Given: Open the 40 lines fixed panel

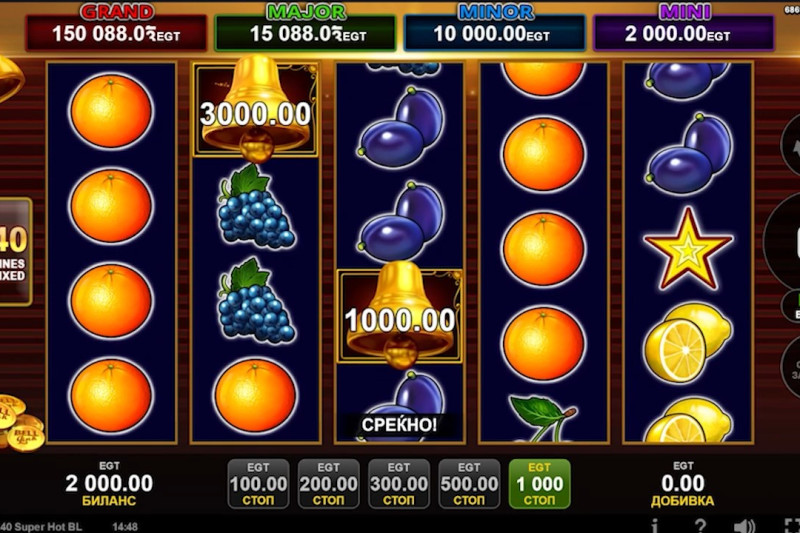Looking at the screenshot, I should click(15, 251).
